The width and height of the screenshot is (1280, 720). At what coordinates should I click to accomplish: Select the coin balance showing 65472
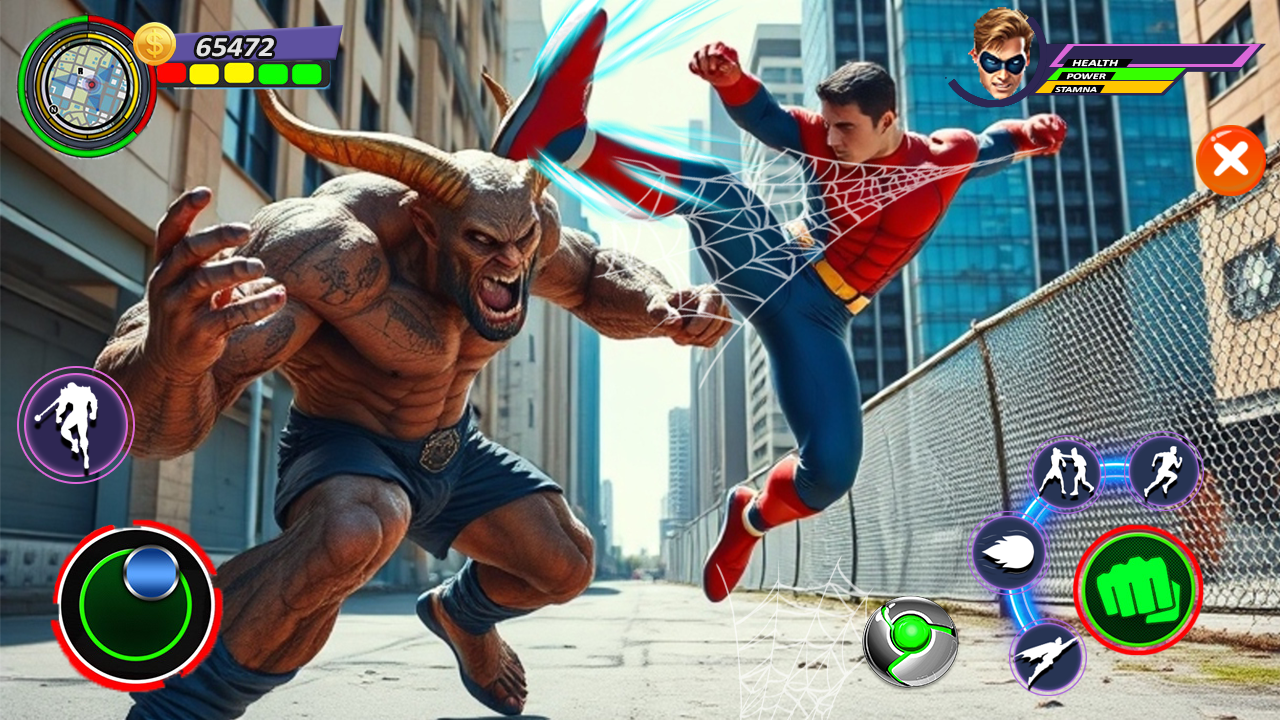234,45
